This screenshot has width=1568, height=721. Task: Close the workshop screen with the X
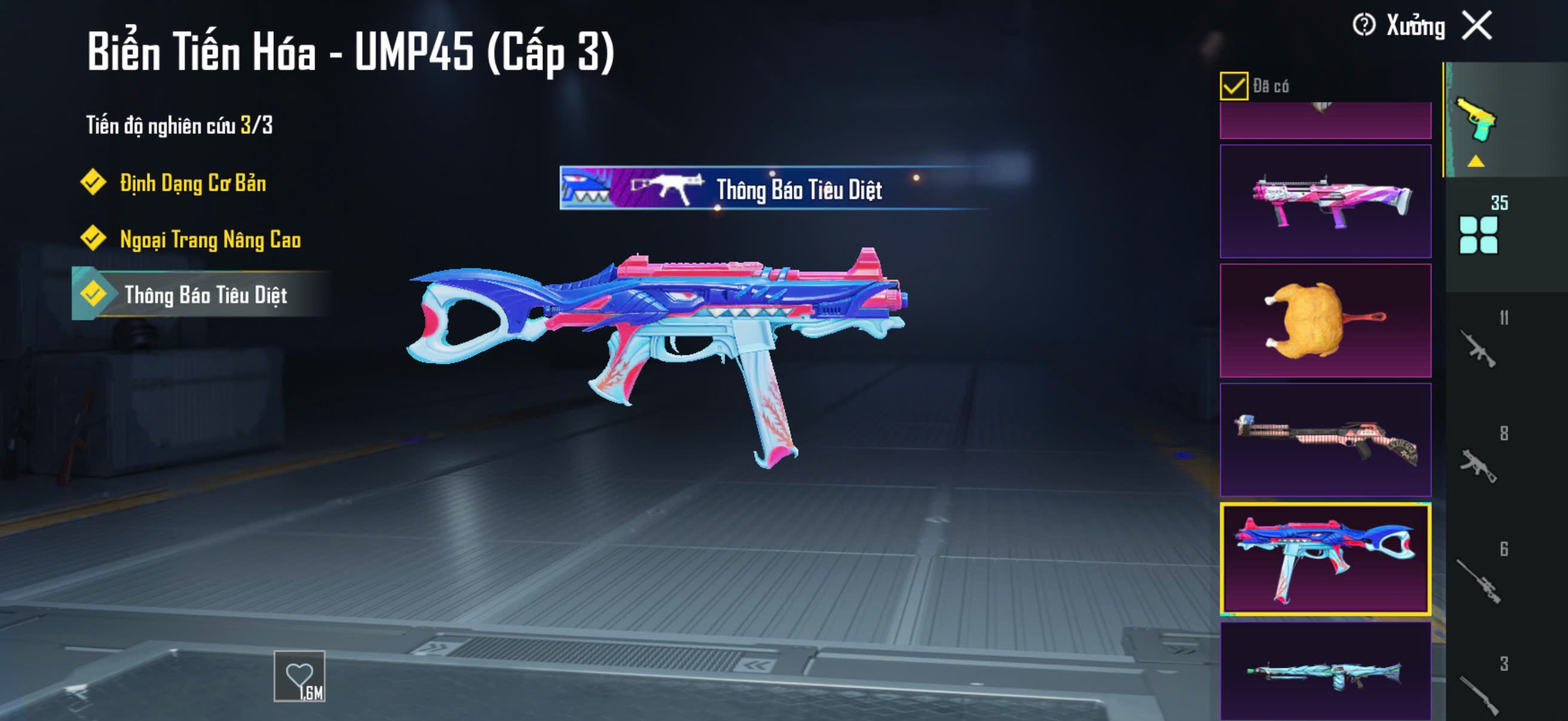pos(1478,26)
